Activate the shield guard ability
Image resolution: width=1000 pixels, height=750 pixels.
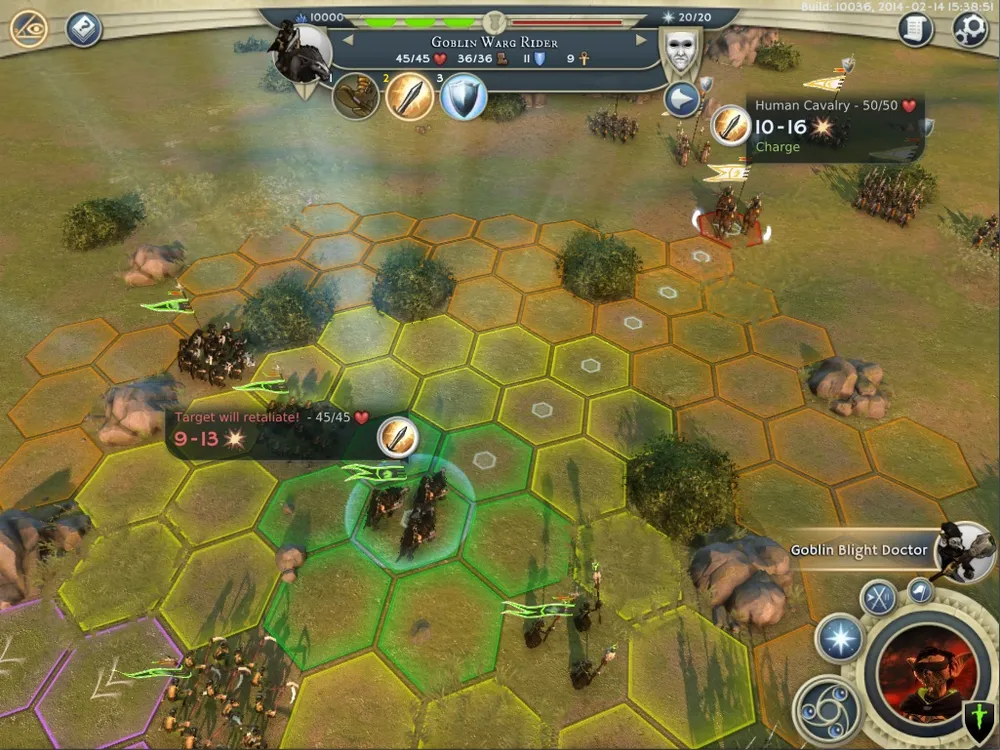[x=463, y=97]
